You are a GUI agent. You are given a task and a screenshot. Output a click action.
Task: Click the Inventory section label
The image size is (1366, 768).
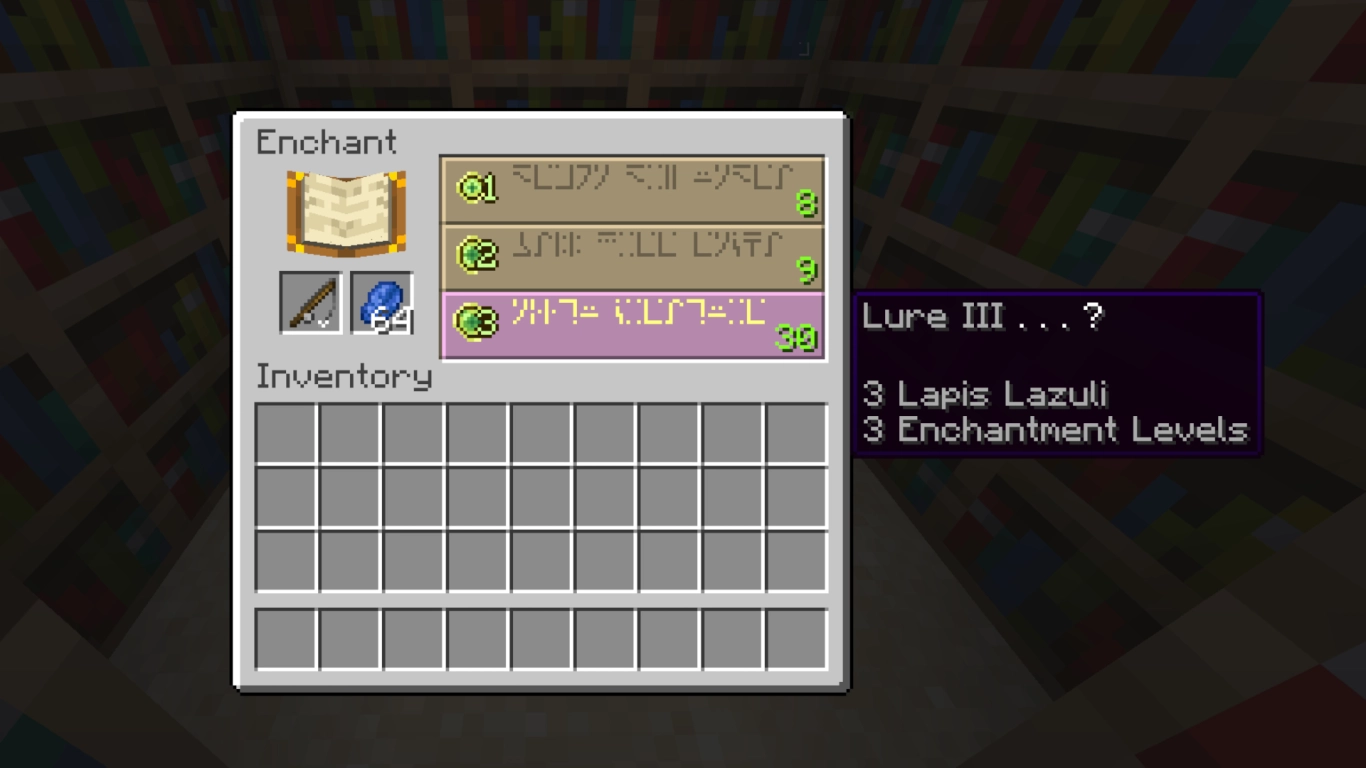[344, 377]
